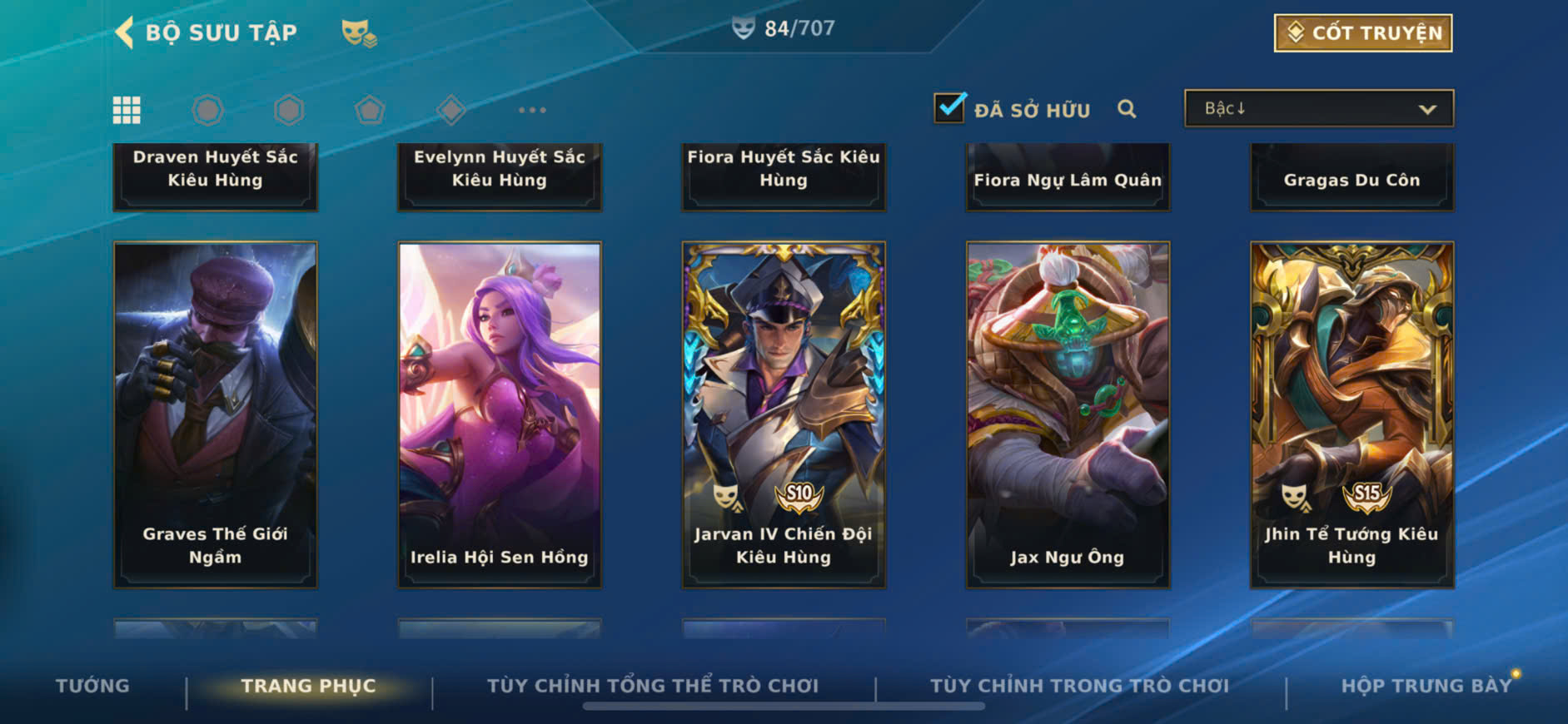Go back from Bộ Sưu Tập
This screenshot has height=724, width=1568.
tap(125, 32)
